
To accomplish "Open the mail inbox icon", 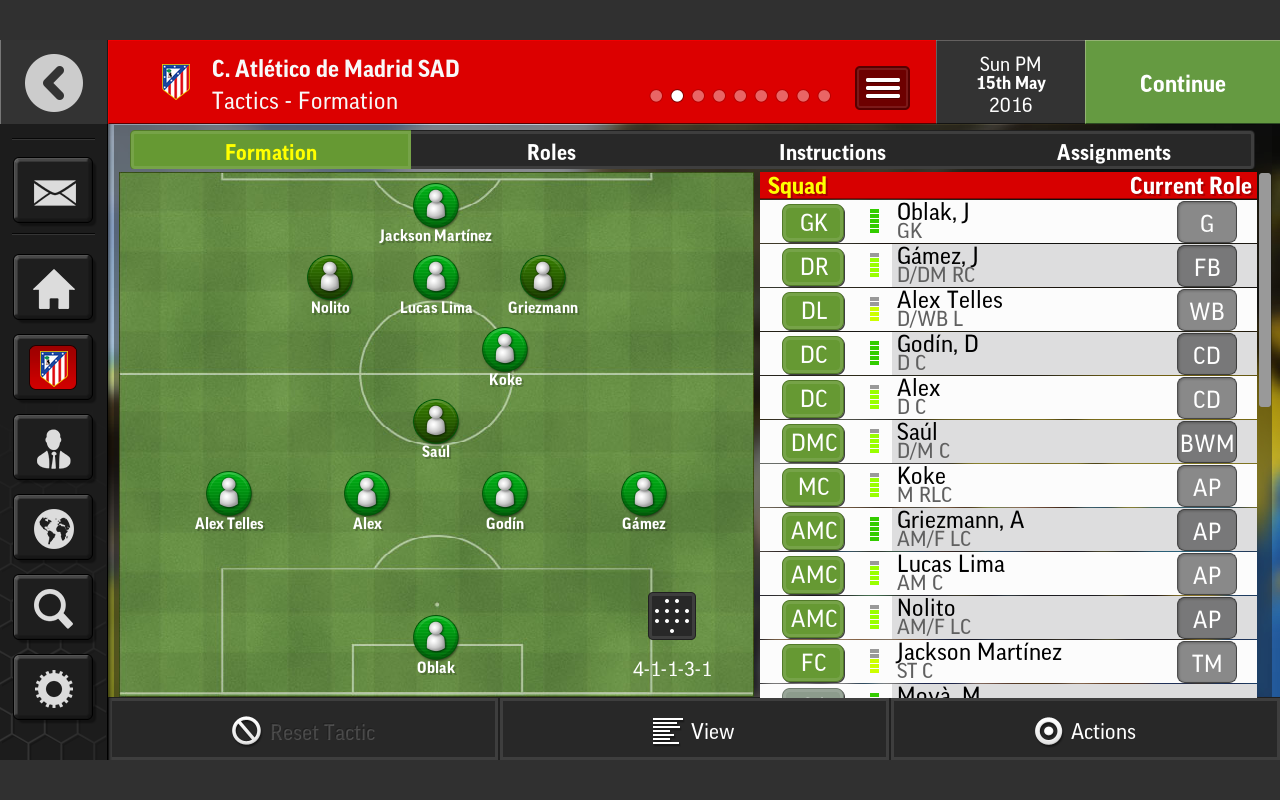I will (53, 191).
